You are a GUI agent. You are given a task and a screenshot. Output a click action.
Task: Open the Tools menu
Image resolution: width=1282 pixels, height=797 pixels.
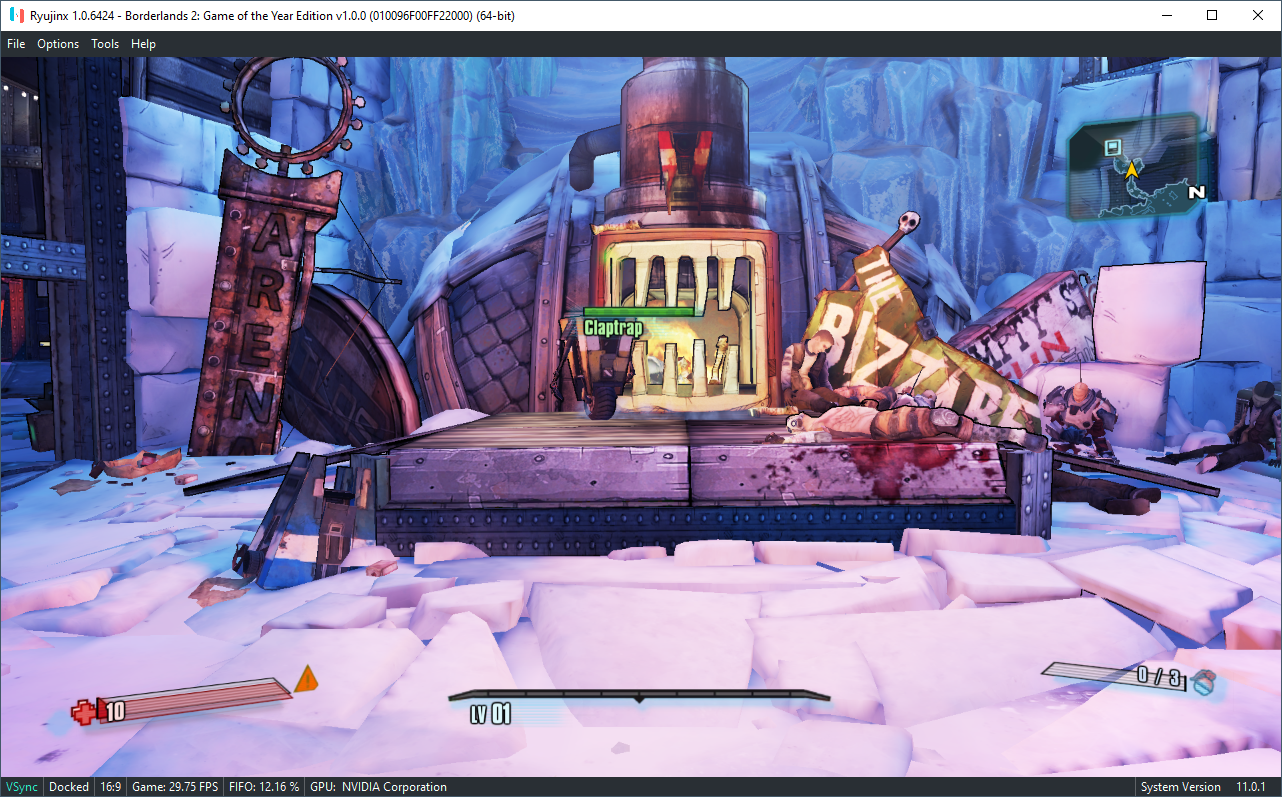pyautogui.click(x=105, y=43)
